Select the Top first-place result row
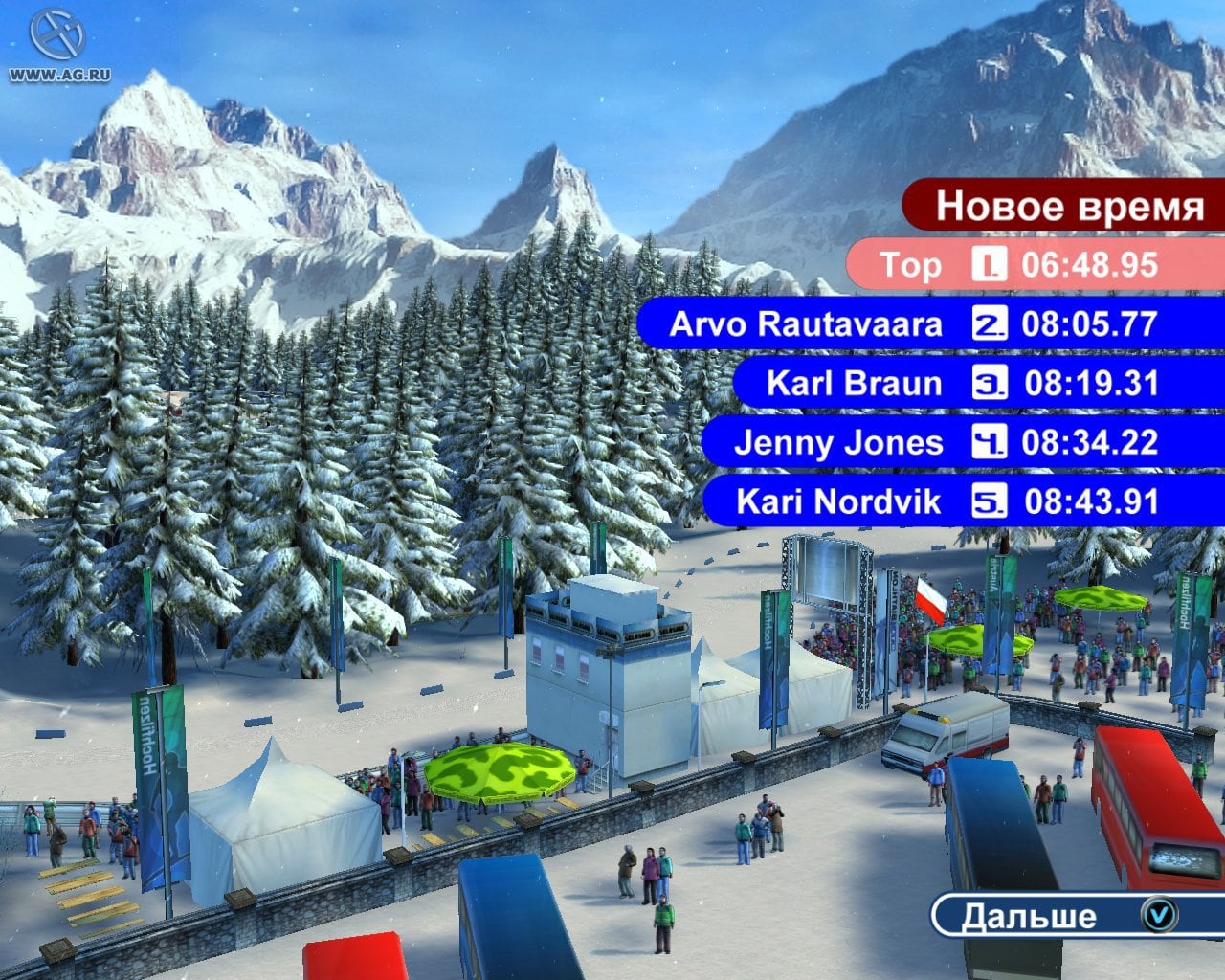 (x=1034, y=265)
